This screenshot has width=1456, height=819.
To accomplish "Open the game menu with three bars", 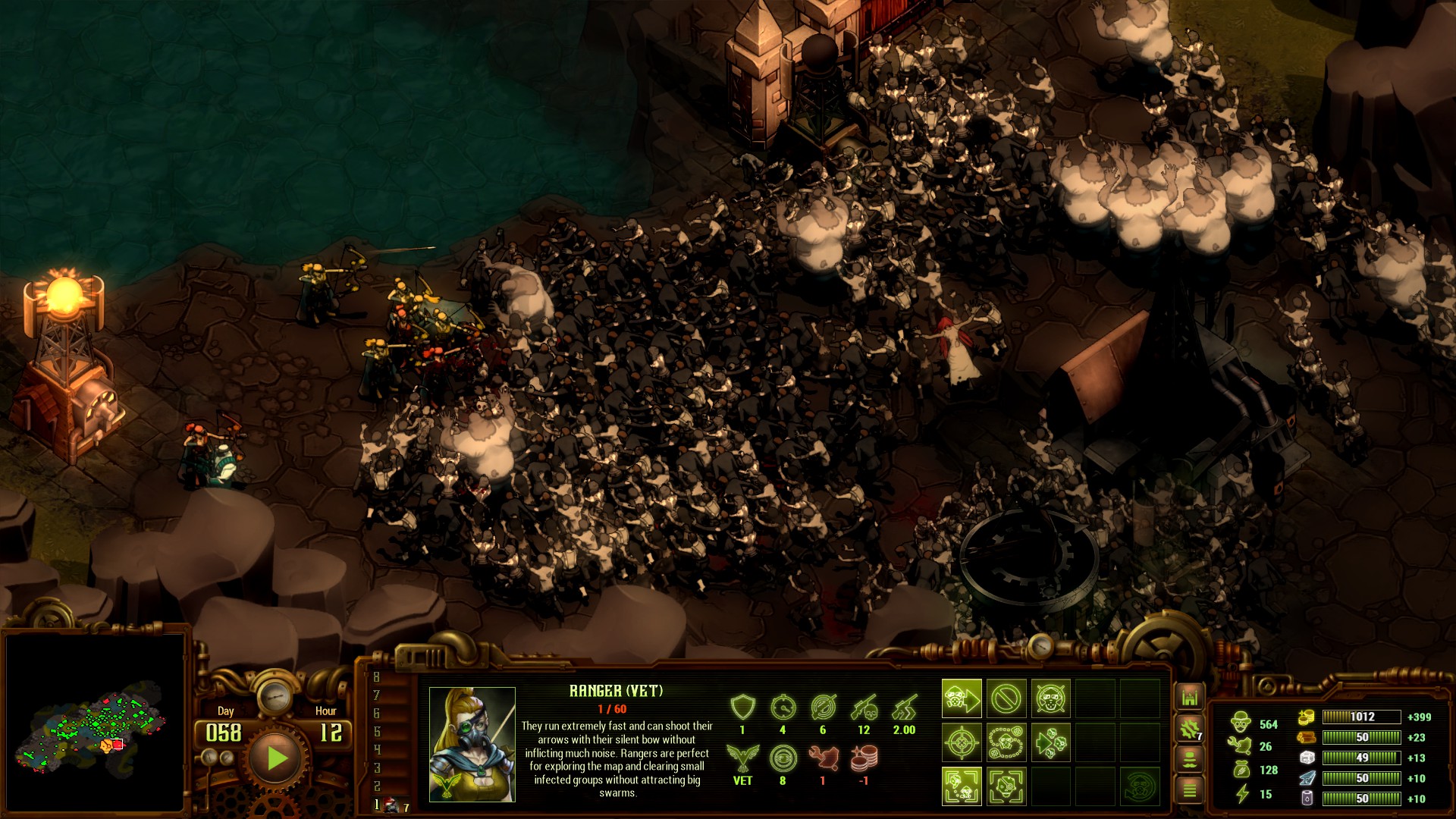I will (x=1189, y=791).
